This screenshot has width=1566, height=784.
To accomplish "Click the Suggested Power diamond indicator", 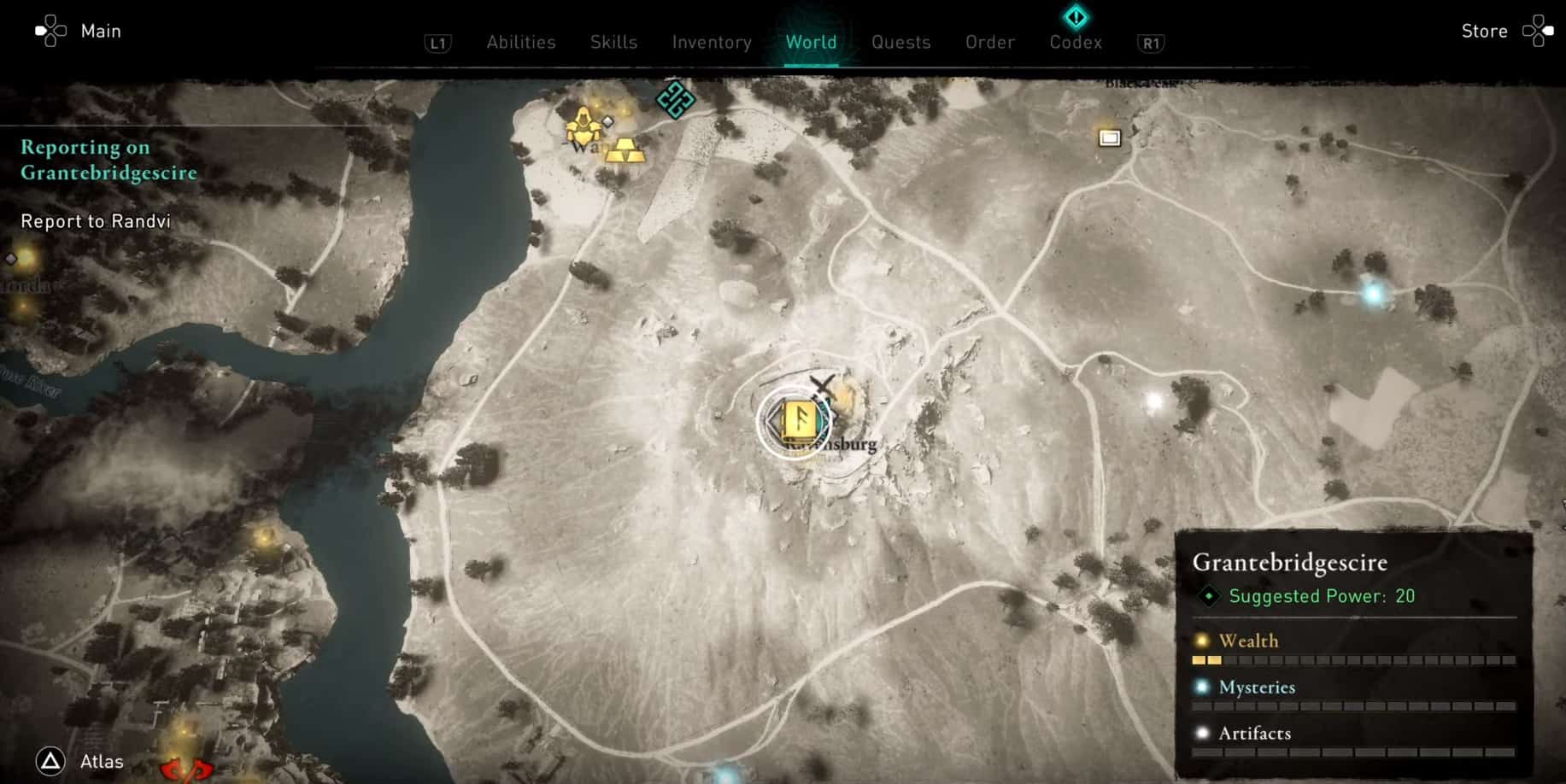I will pos(1207,596).
